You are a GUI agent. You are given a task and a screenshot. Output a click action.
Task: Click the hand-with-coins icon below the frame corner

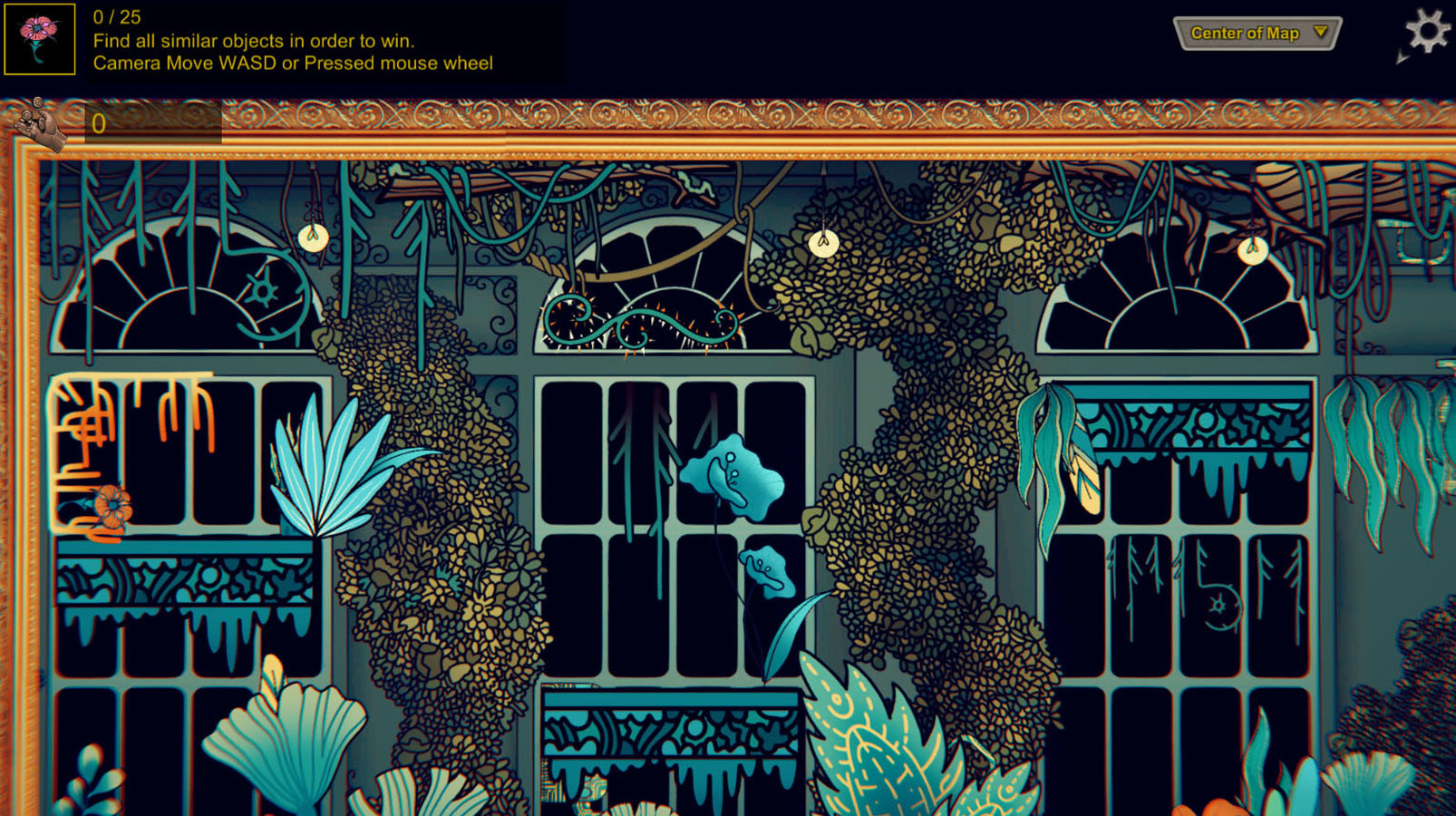(x=38, y=122)
